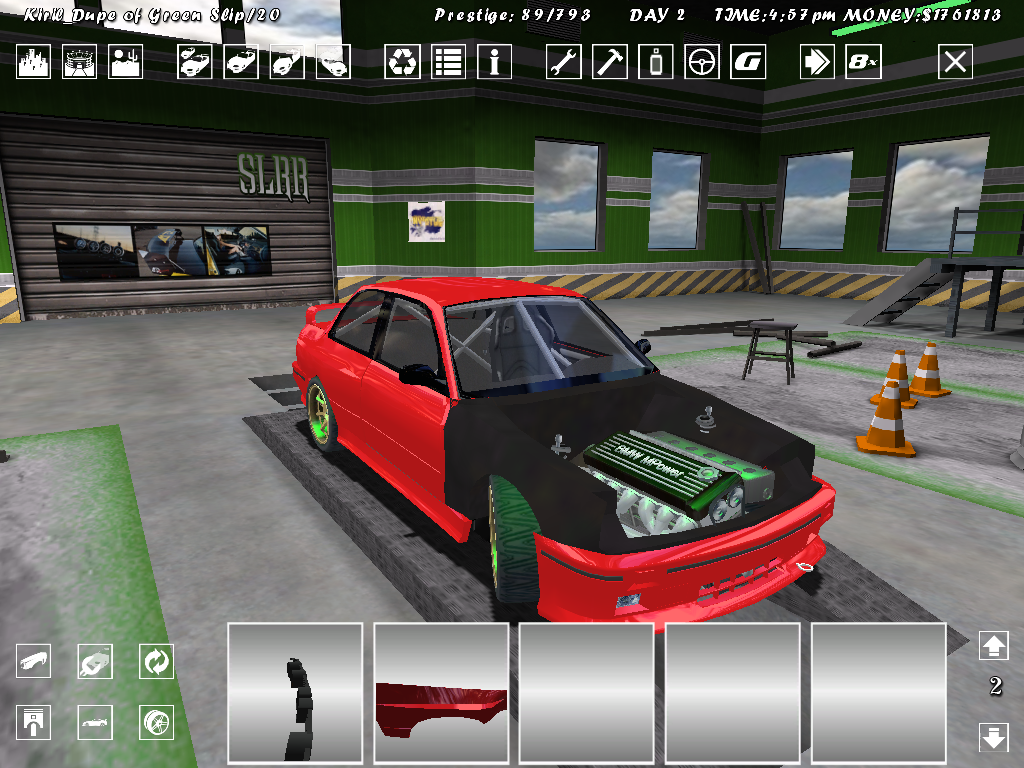Select the black fender liner part slot
1024x768 pixels.
coord(295,691)
